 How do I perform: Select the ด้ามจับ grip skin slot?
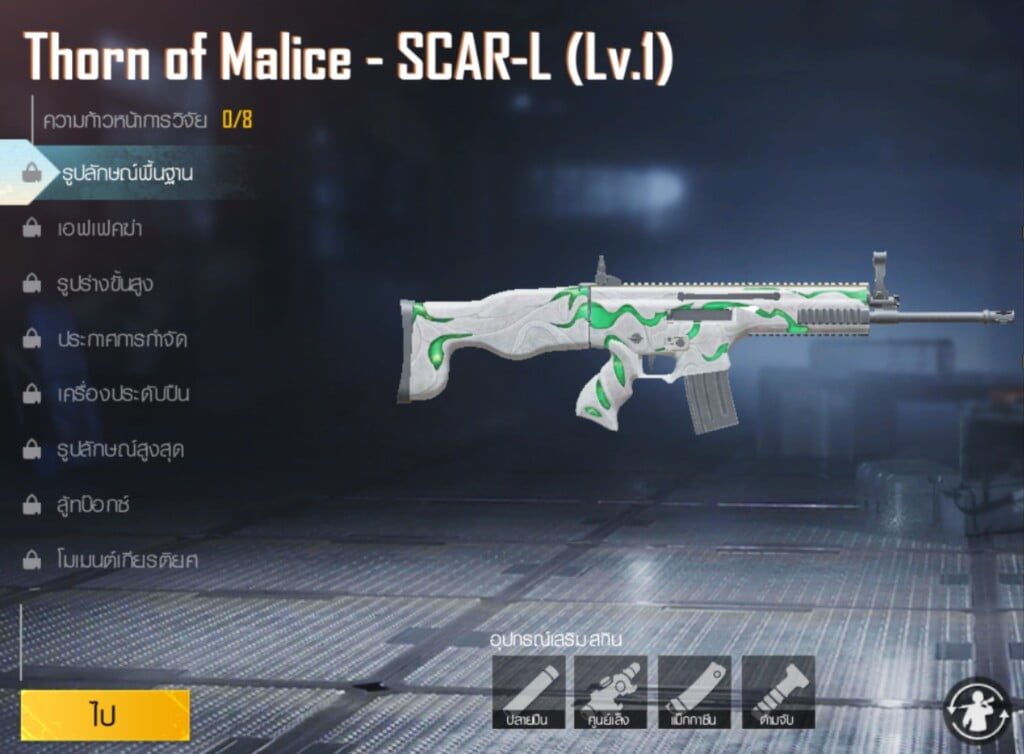[778, 692]
